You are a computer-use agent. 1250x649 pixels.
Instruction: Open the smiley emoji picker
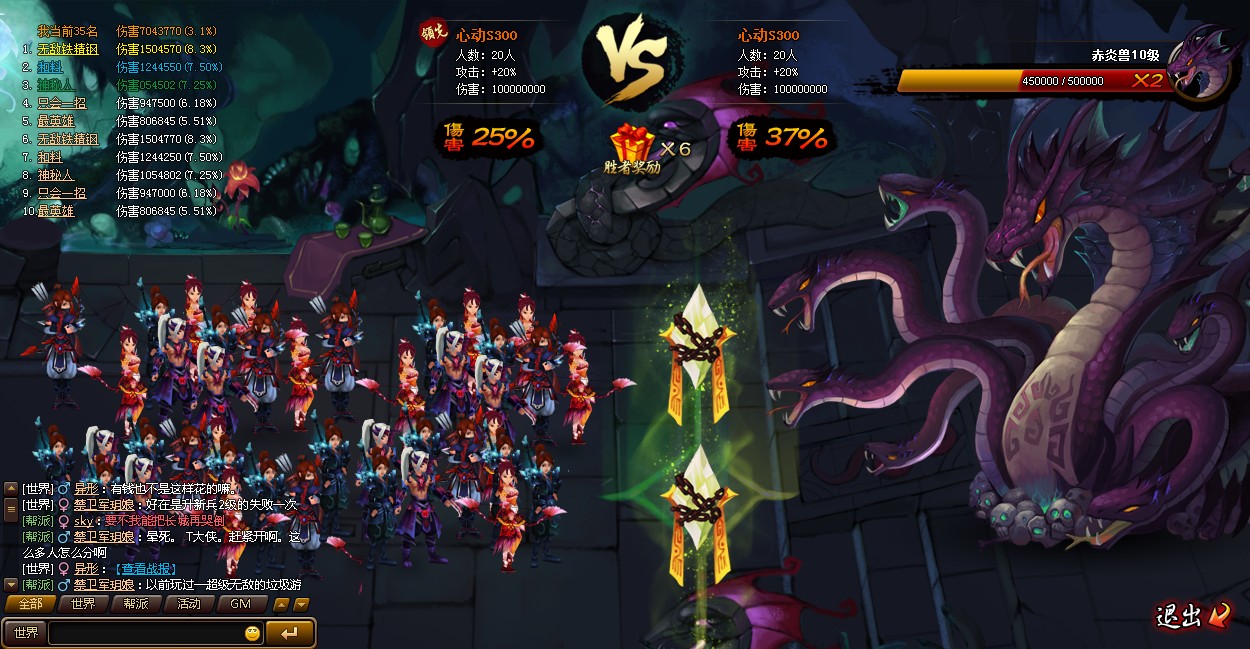pyautogui.click(x=252, y=633)
